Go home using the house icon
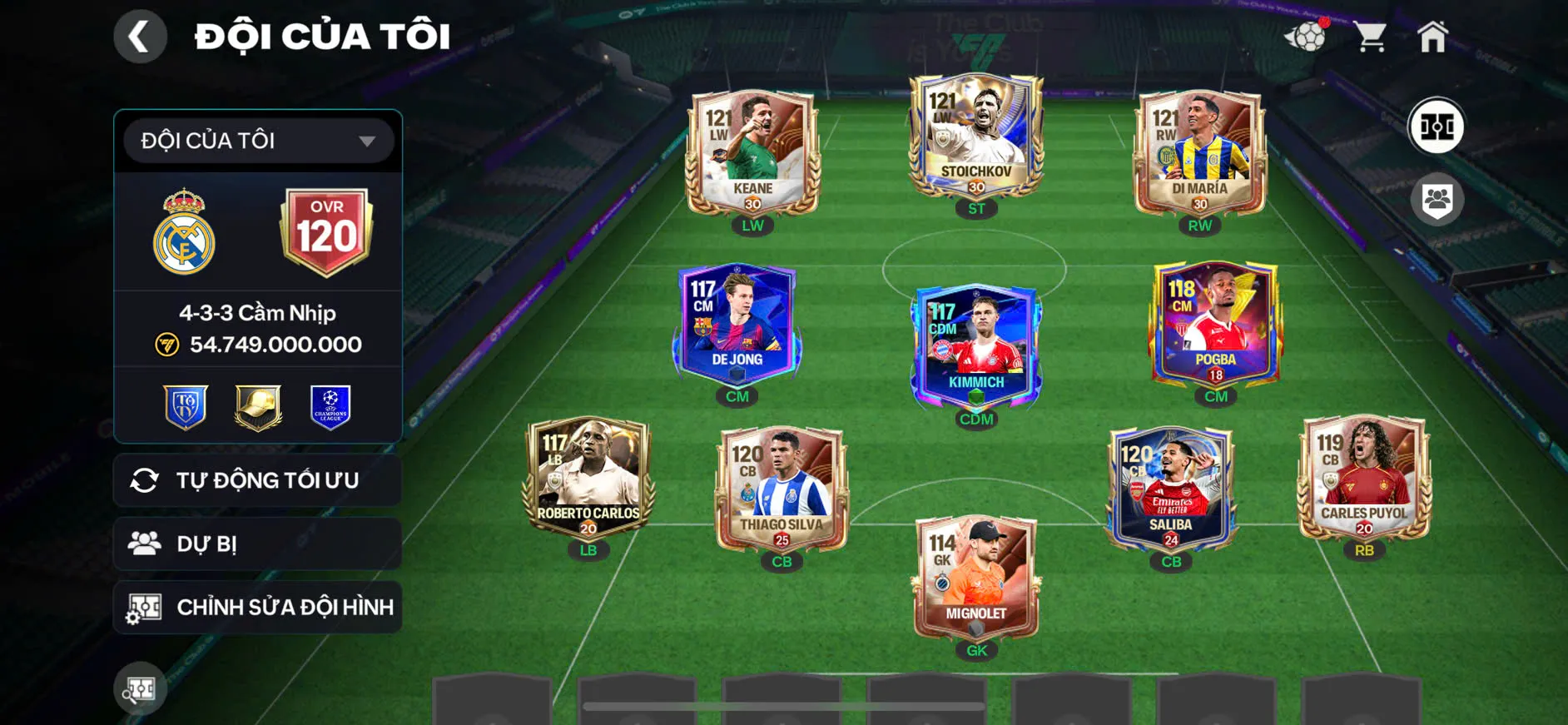1568x725 pixels. point(1436,35)
